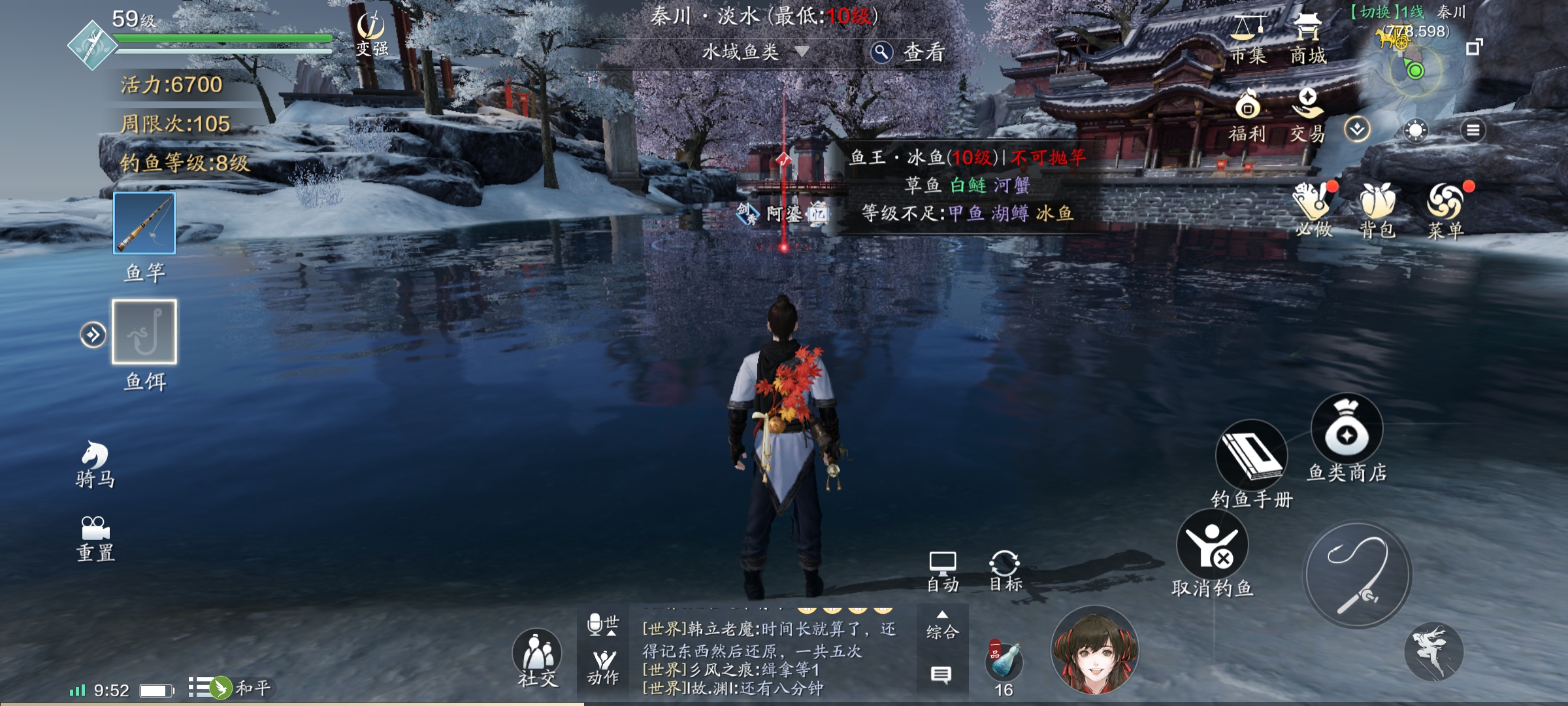This screenshot has width=1568, height=706.
Task: Show the 必做 daily tasks
Action: coord(1315,209)
